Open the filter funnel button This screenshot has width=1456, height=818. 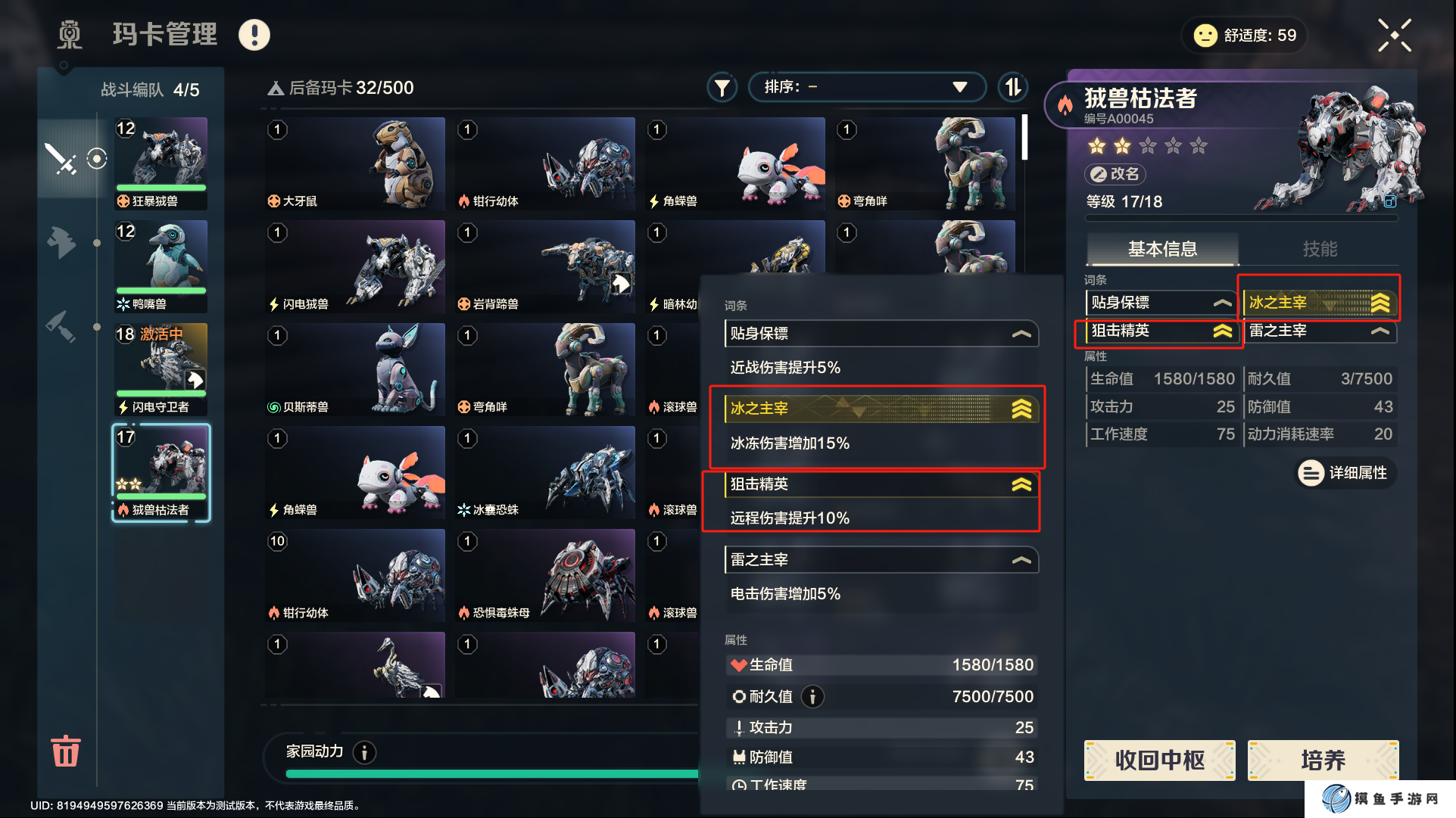722,88
